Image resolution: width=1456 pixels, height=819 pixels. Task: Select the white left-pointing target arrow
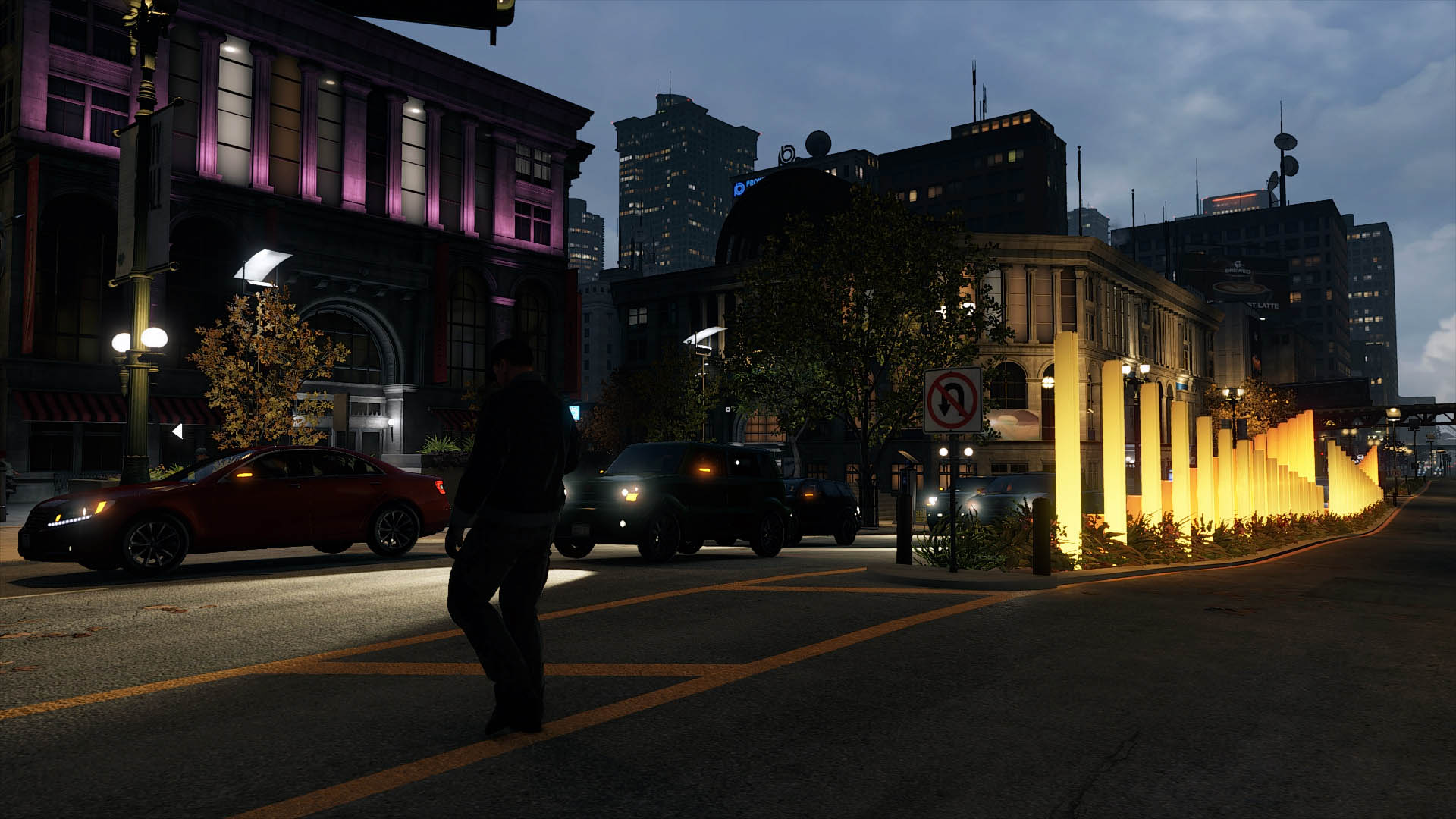pyautogui.click(x=177, y=431)
